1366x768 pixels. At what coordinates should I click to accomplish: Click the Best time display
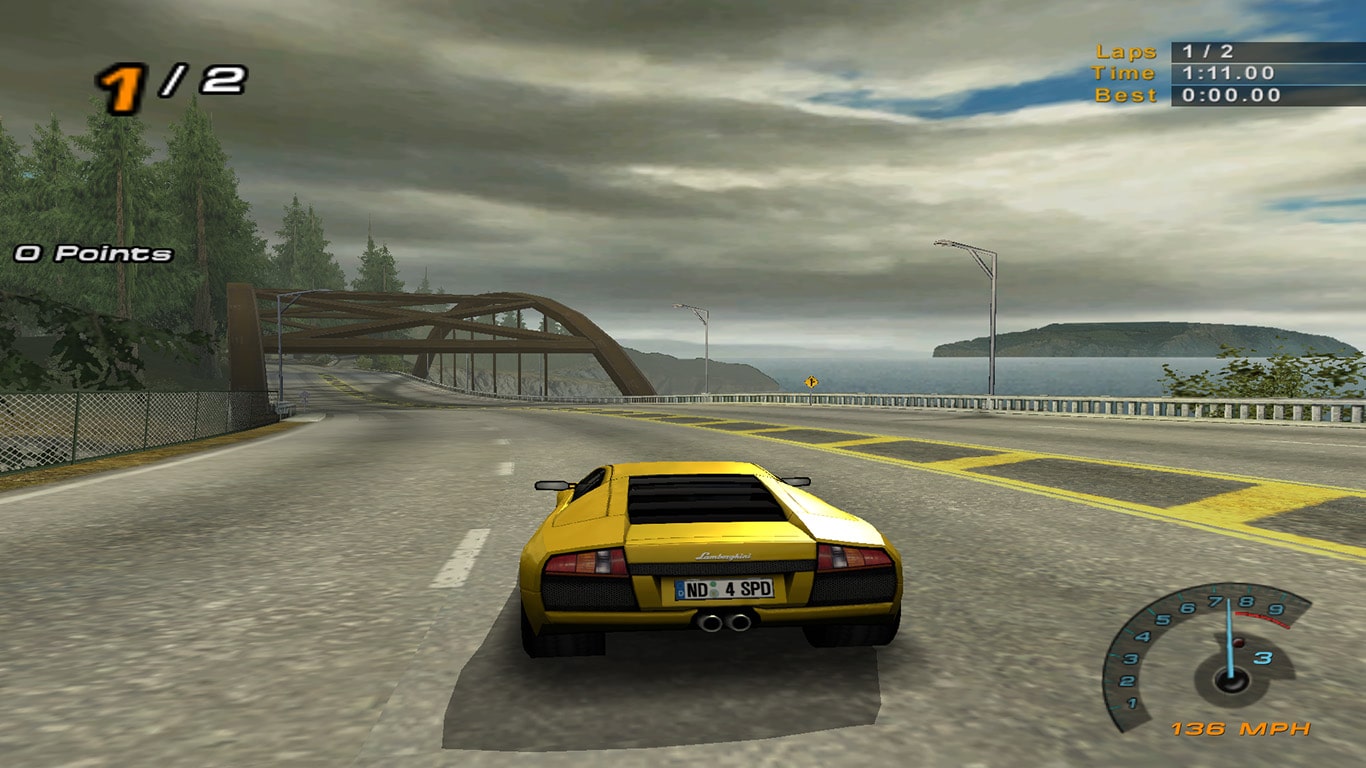point(1230,93)
